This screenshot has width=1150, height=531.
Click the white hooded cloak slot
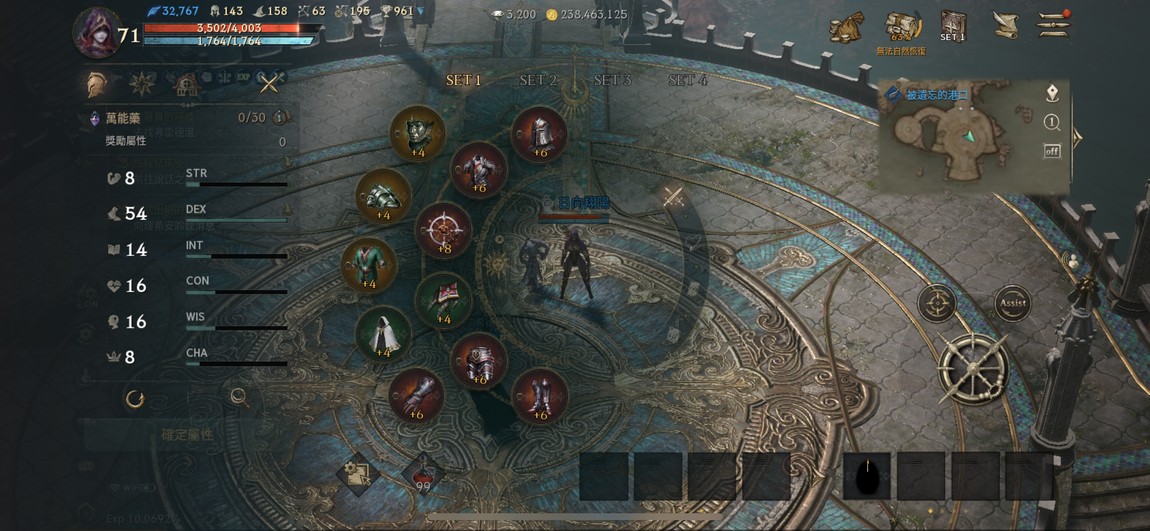tap(383, 333)
